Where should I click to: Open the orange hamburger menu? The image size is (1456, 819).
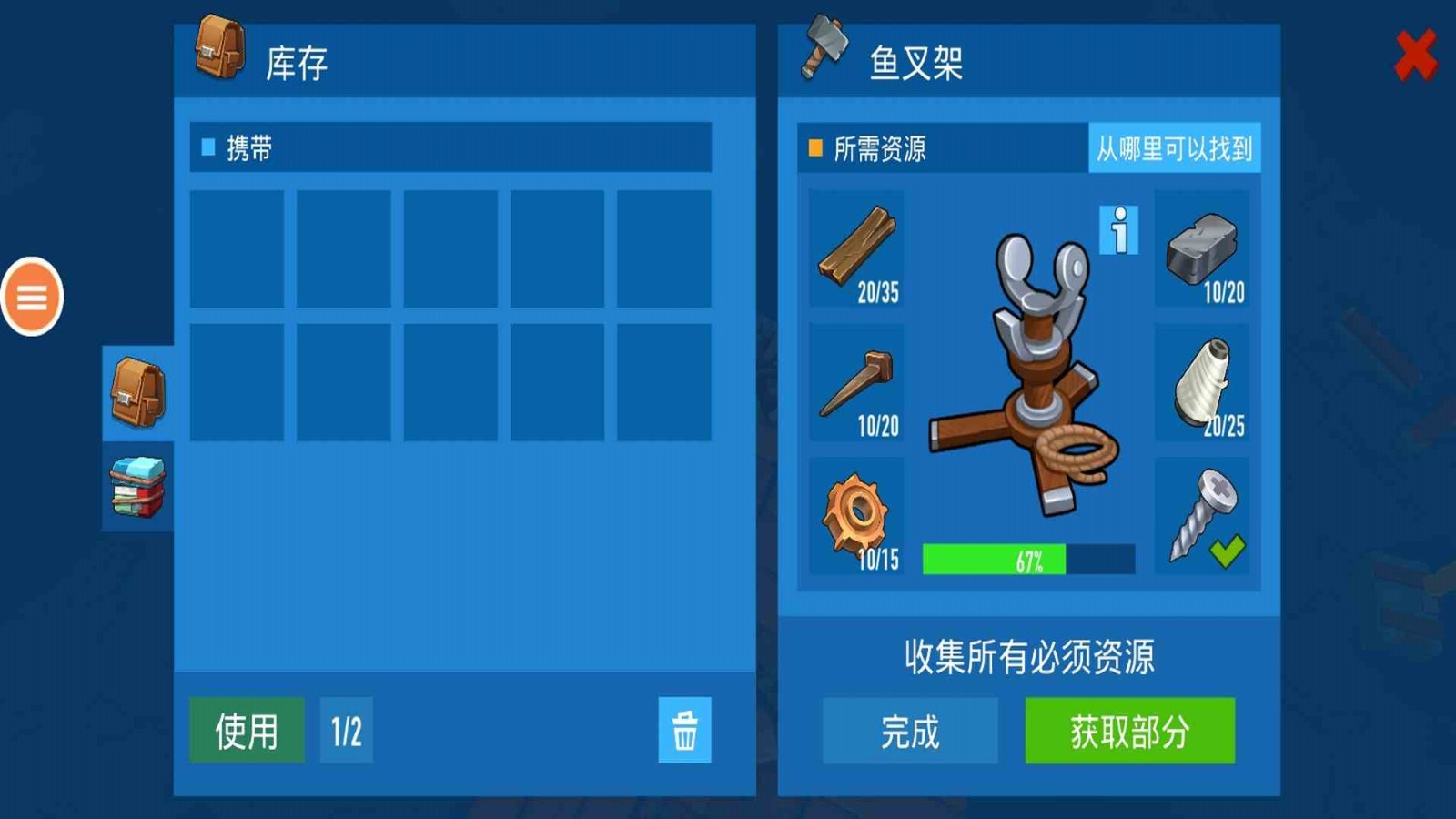tap(34, 296)
